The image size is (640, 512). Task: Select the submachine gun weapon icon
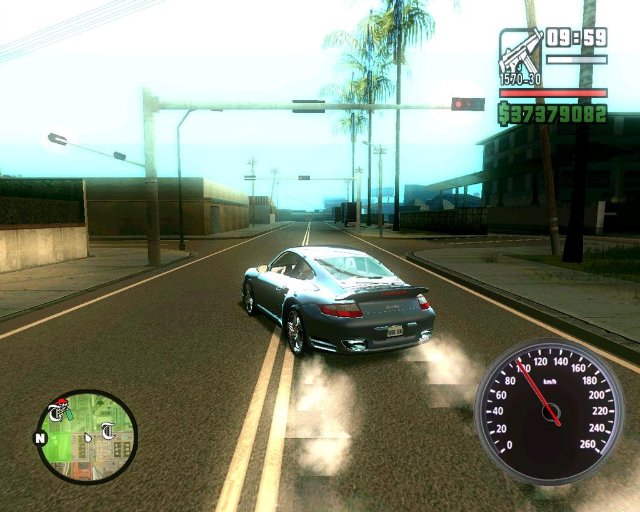[521, 54]
